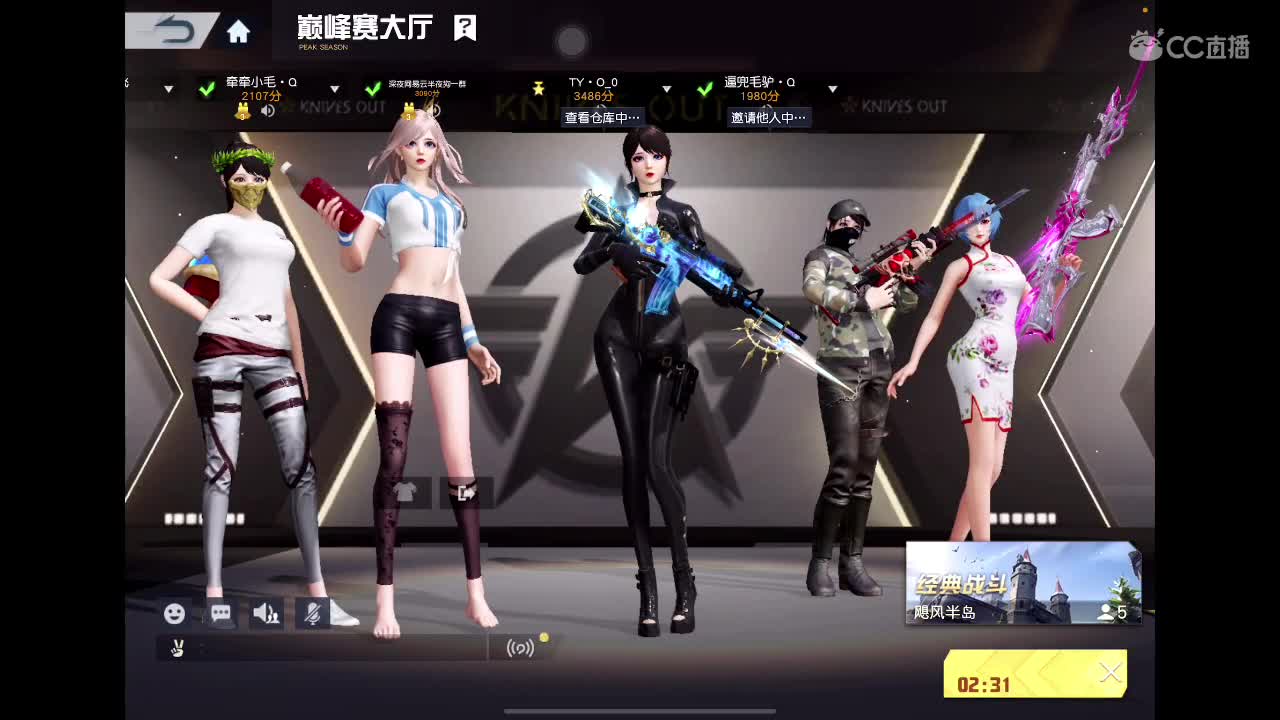Click the team voice speaker icon
The width and height of the screenshot is (1280, 720).
(x=264, y=613)
